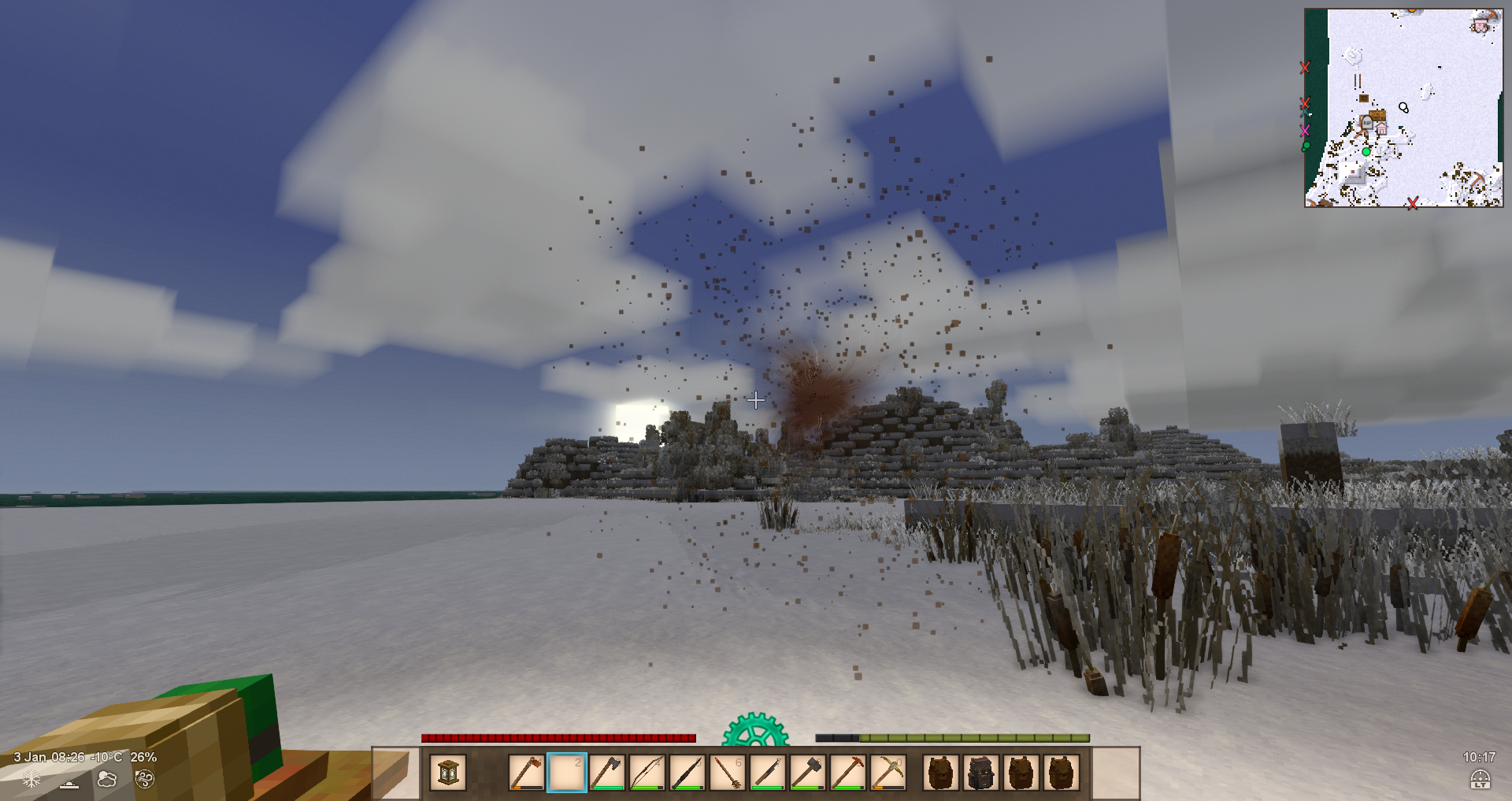Image resolution: width=1512 pixels, height=801 pixels.
Task: Choose the gold-headed tool in hotbar slot 0
Action: coord(888,773)
